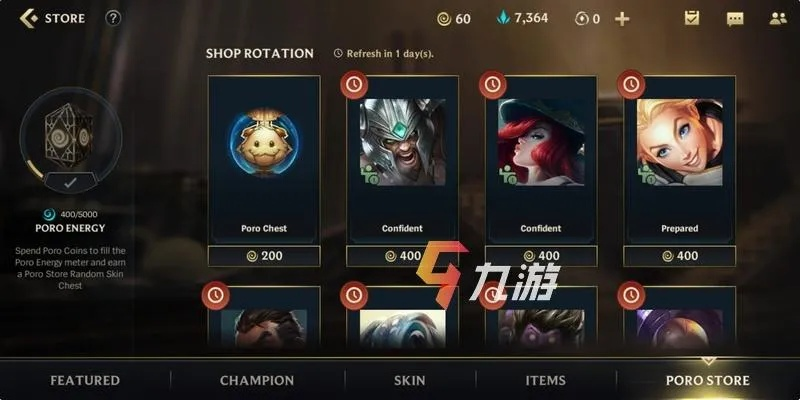The width and height of the screenshot is (800, 400).
Task: Select the Poro Store tab
Action: [707, 380]
